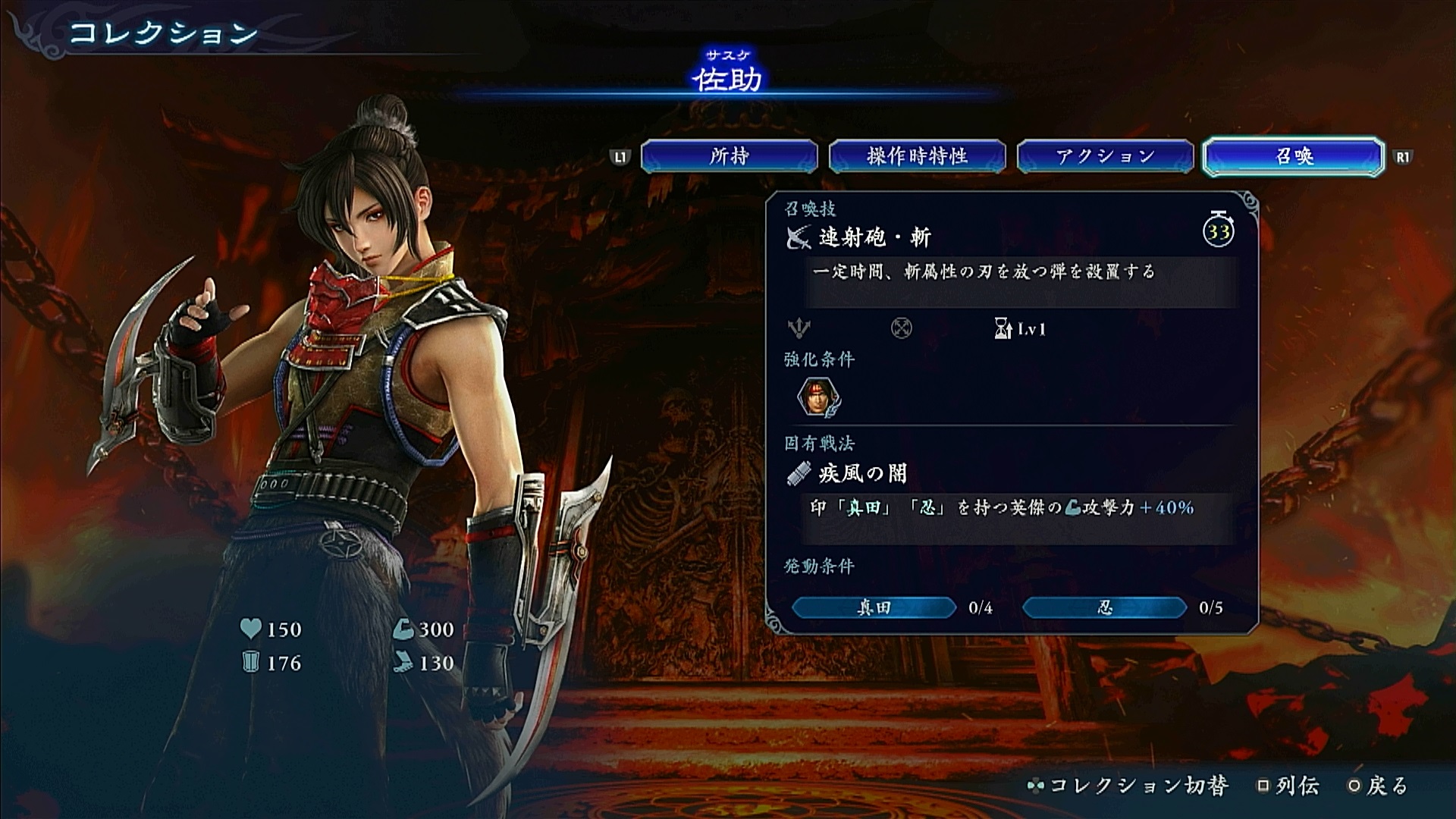Switch to the 所持 tab
1456x819 pixels.
pyautogui.click(x=729, y=156)
